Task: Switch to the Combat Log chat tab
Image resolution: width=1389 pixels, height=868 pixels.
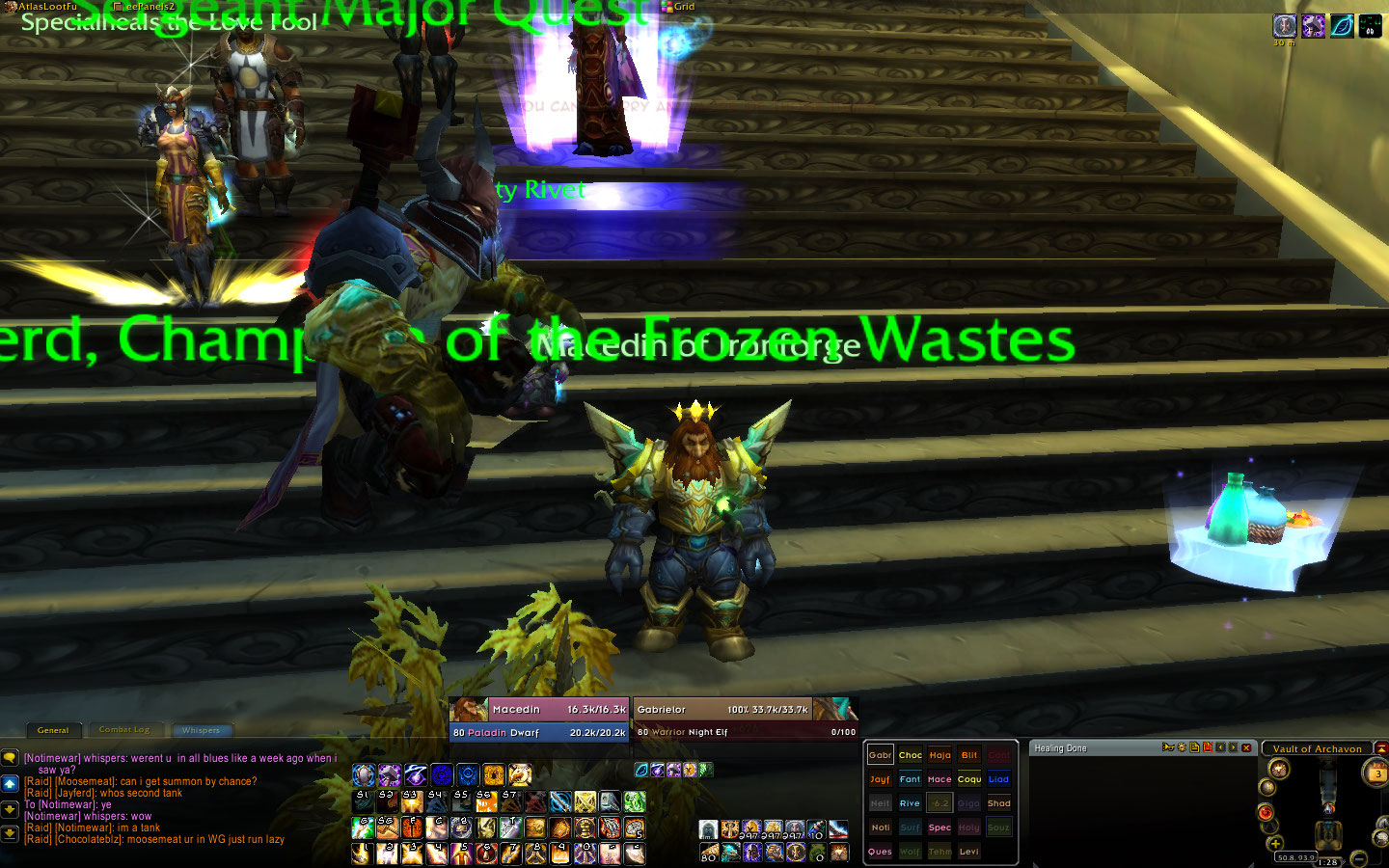Action: click(124, 730)
